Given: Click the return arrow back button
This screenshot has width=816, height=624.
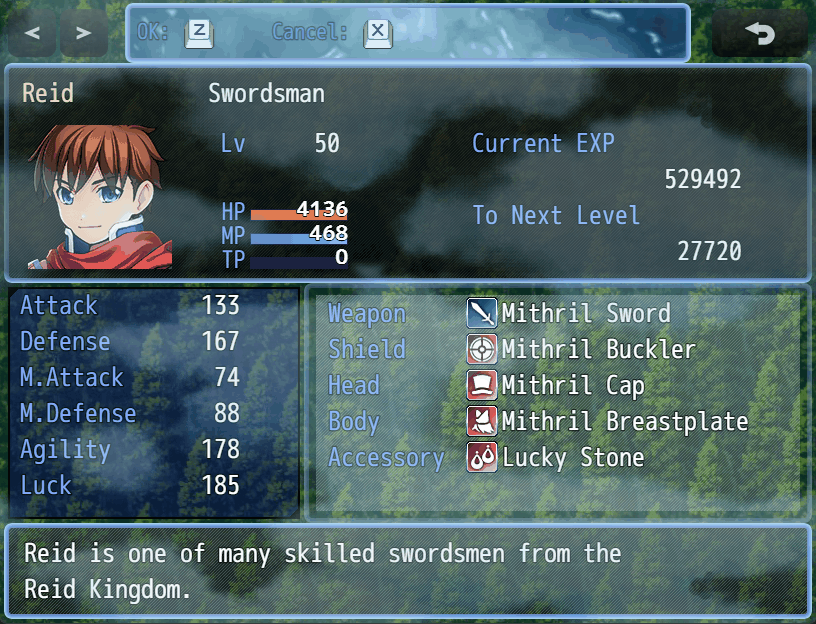Looking at the screenshot, I should pos(760,34).
